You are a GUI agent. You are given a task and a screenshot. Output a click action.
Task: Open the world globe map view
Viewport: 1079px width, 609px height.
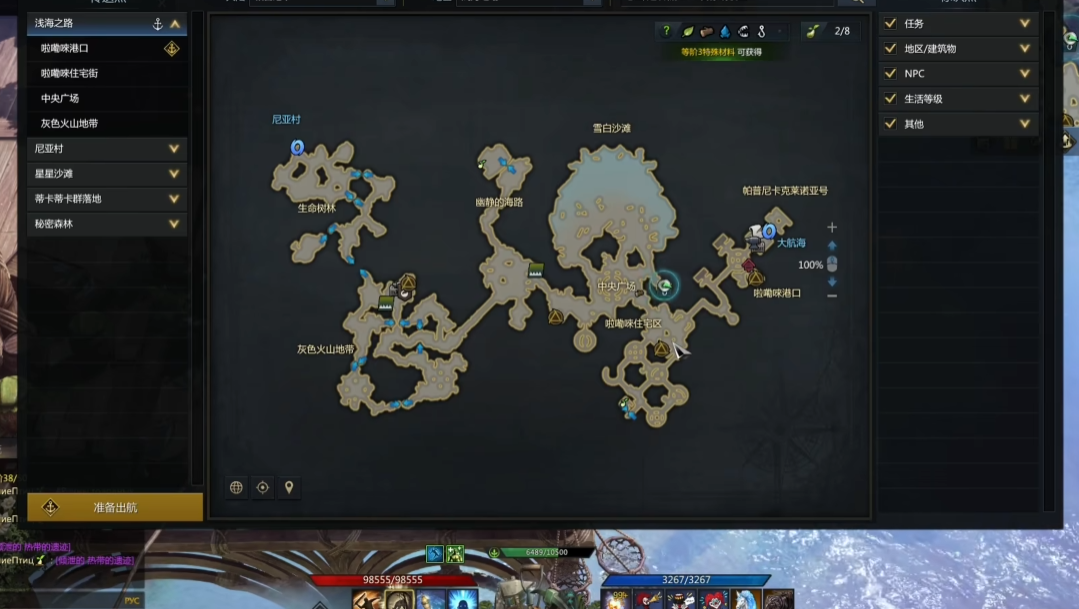tap(237, 488)
